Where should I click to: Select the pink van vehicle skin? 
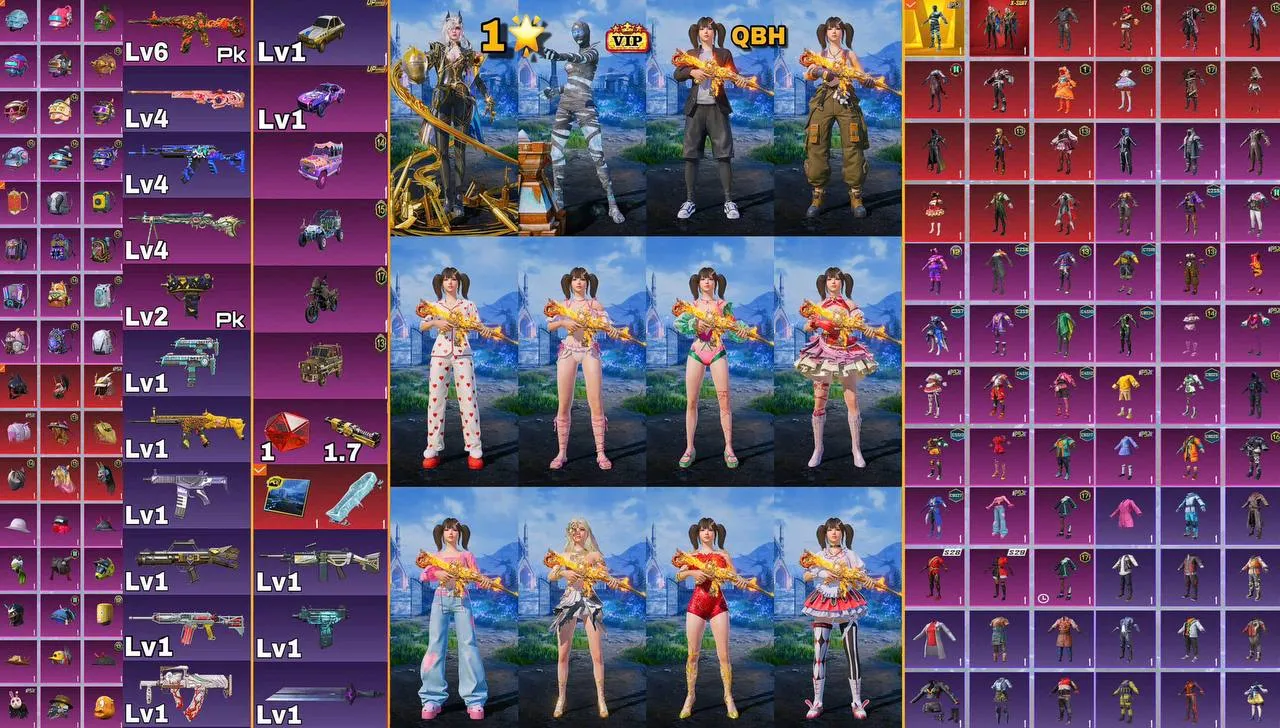click(320, 163)
